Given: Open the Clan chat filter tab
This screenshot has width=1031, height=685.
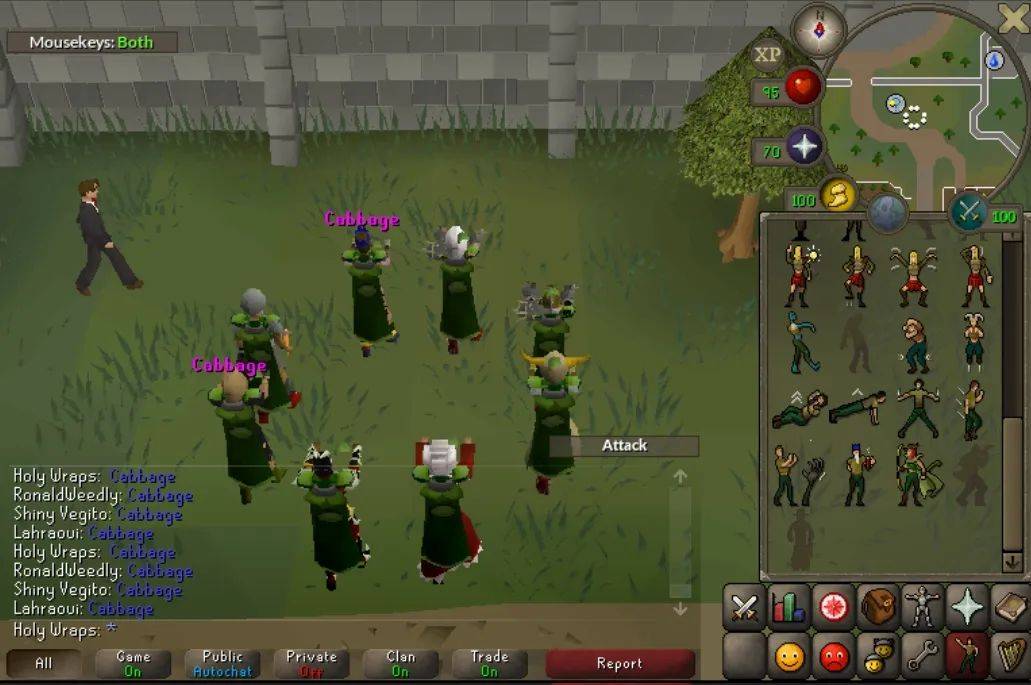Looking at the screenshot, I should click(x=400, y=663).
